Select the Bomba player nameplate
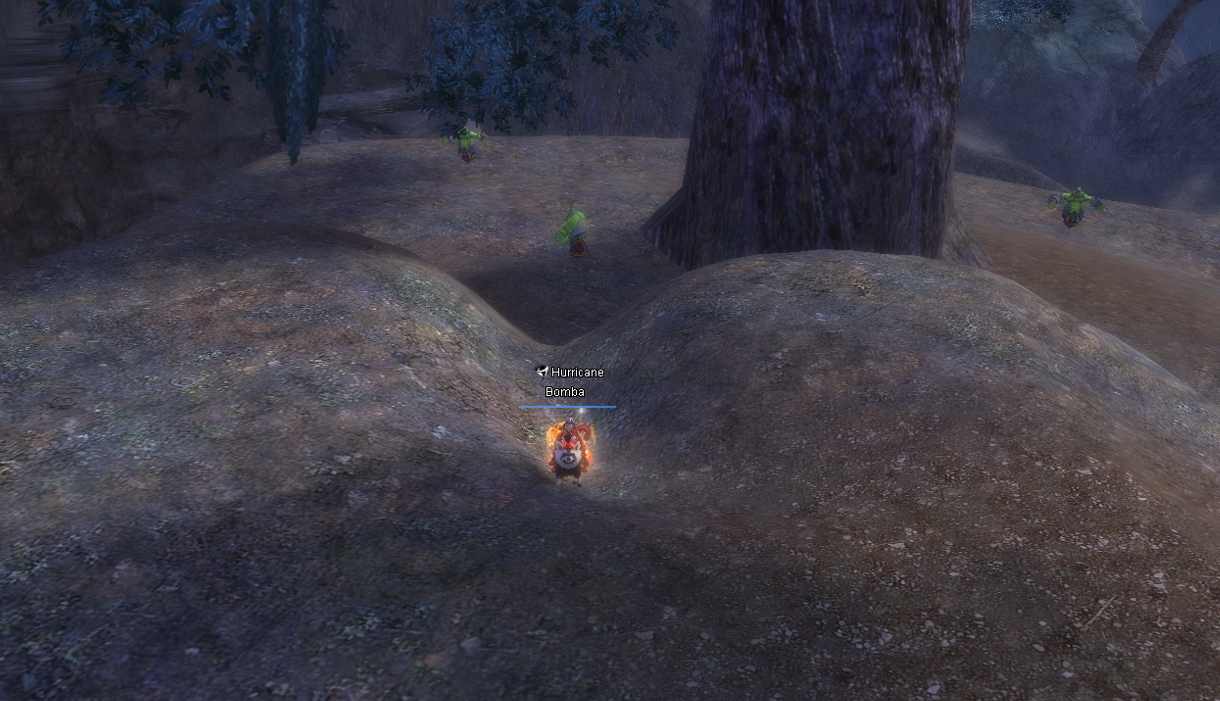Screen dimensions: 1220x701 (x=565, y=392)
